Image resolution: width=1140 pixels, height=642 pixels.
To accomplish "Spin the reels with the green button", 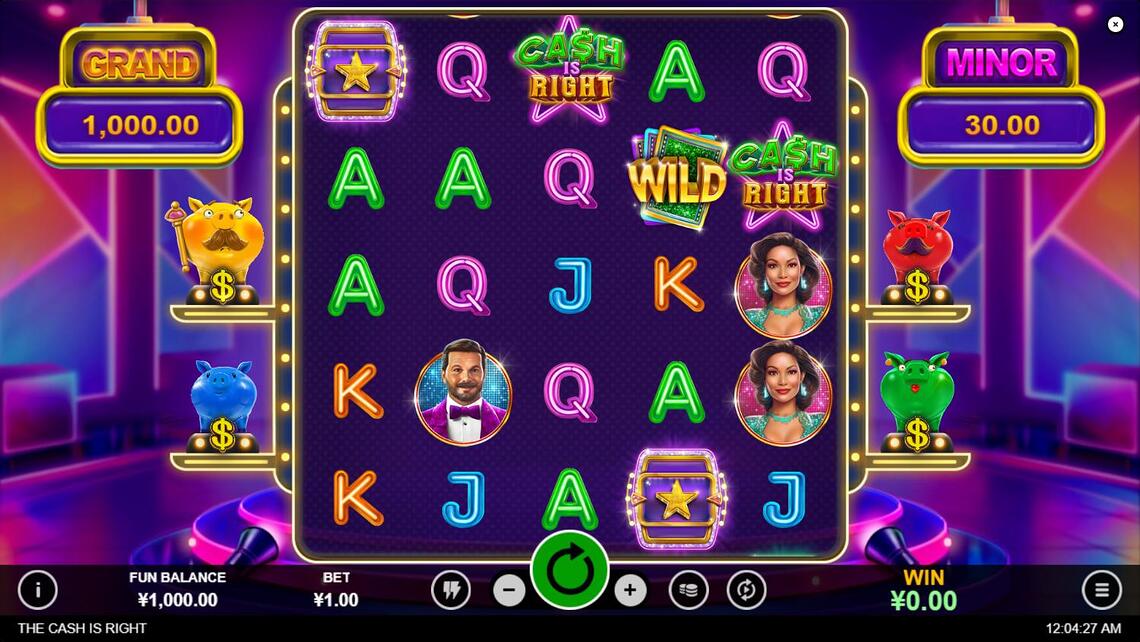I will pos(570,570).
